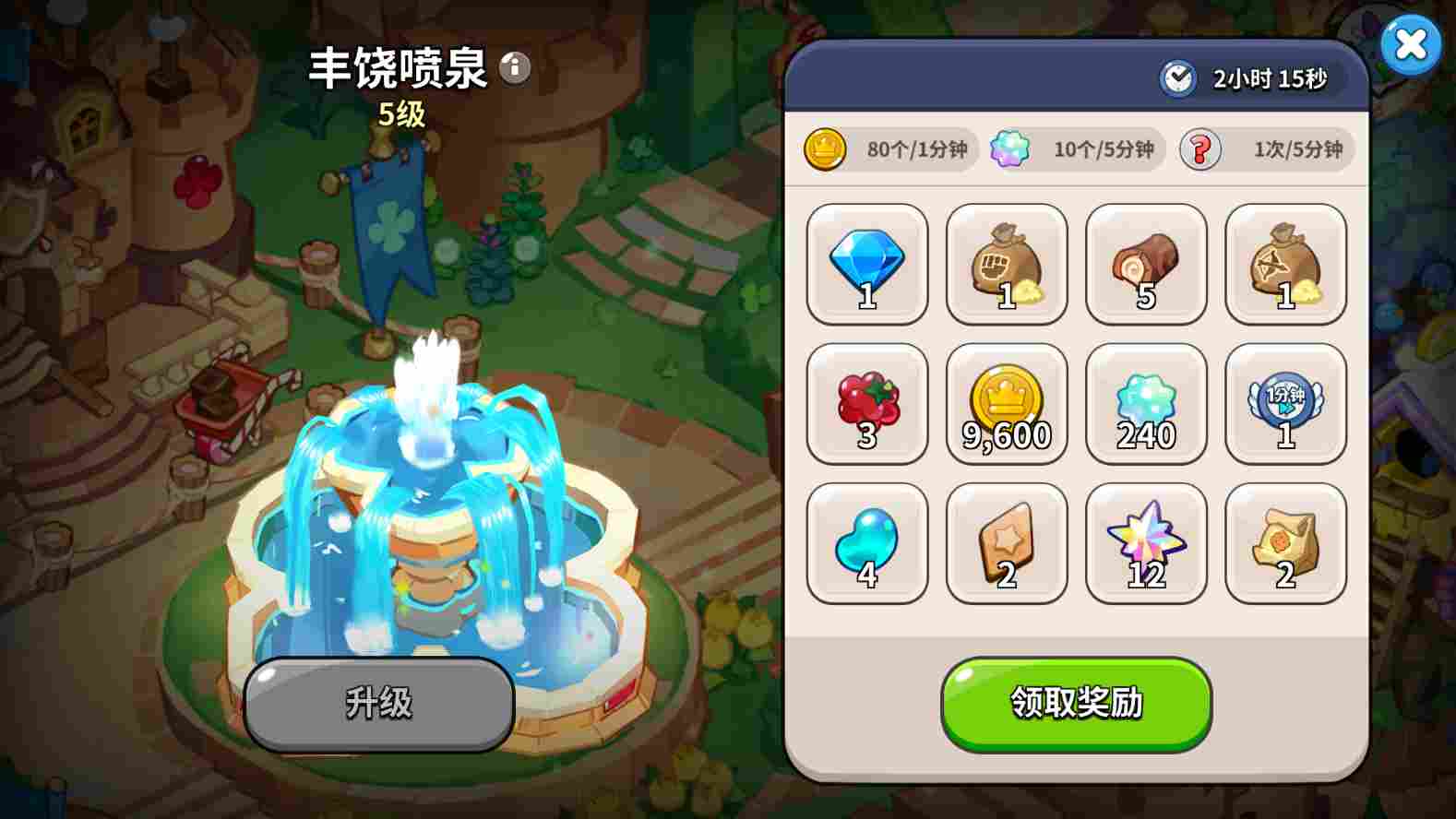
Task: Select the blue jelly reward showing 4
Action: 865,542
